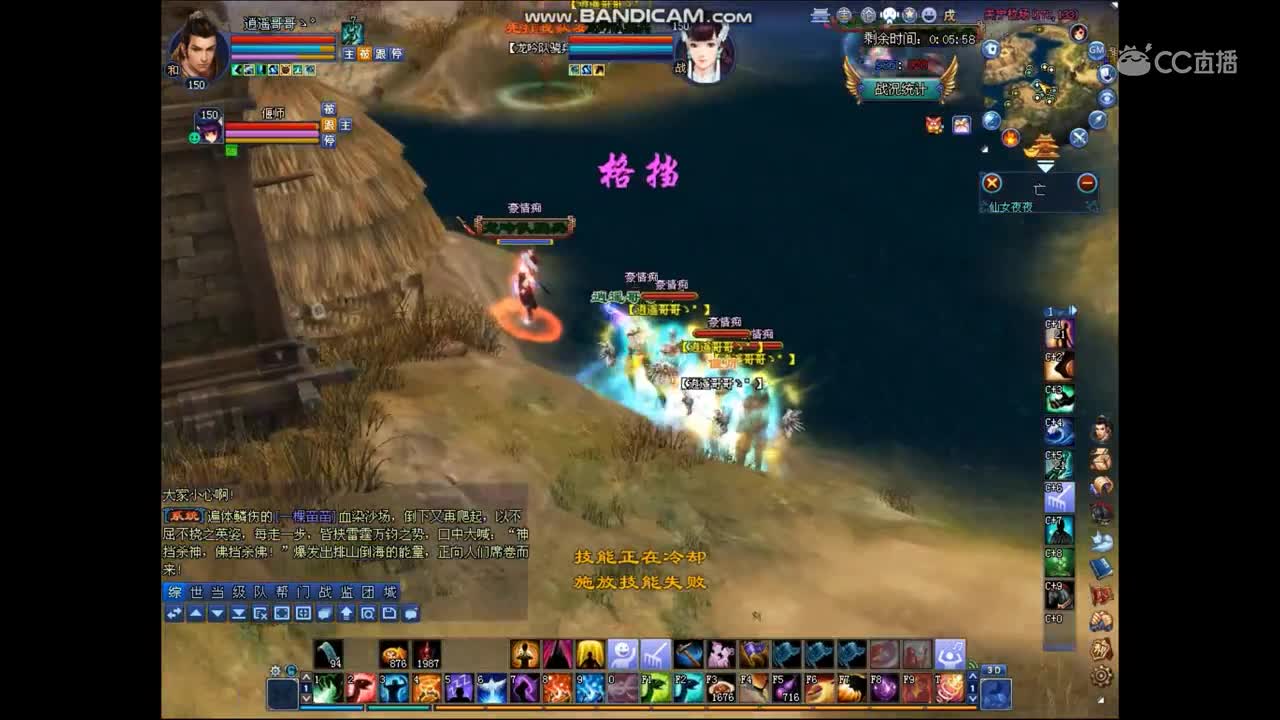This screenshot has width=1280, height=720.
Task: Switch to the 综 chat tab
Action: coord(174,594)
